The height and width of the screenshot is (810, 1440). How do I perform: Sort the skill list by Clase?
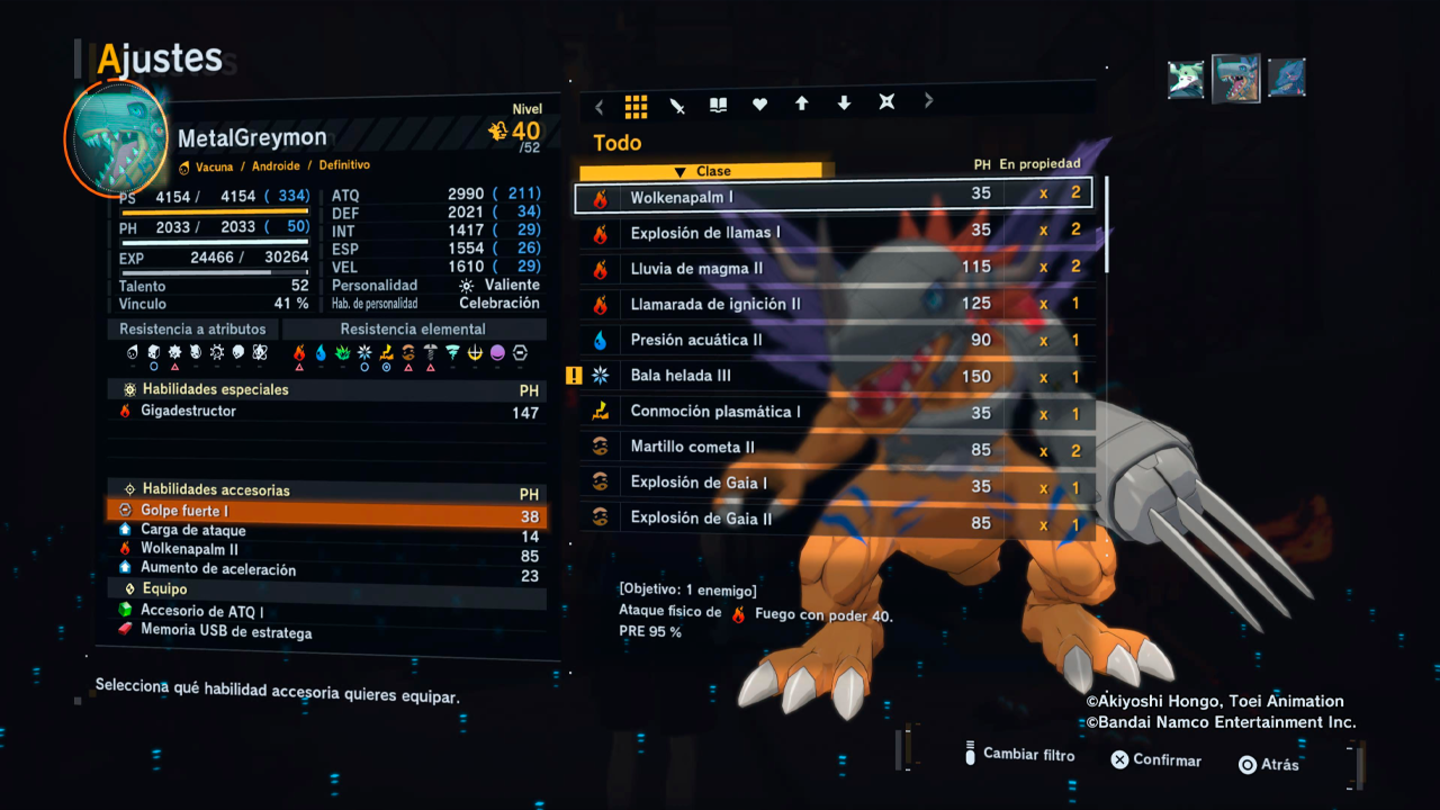705,171
